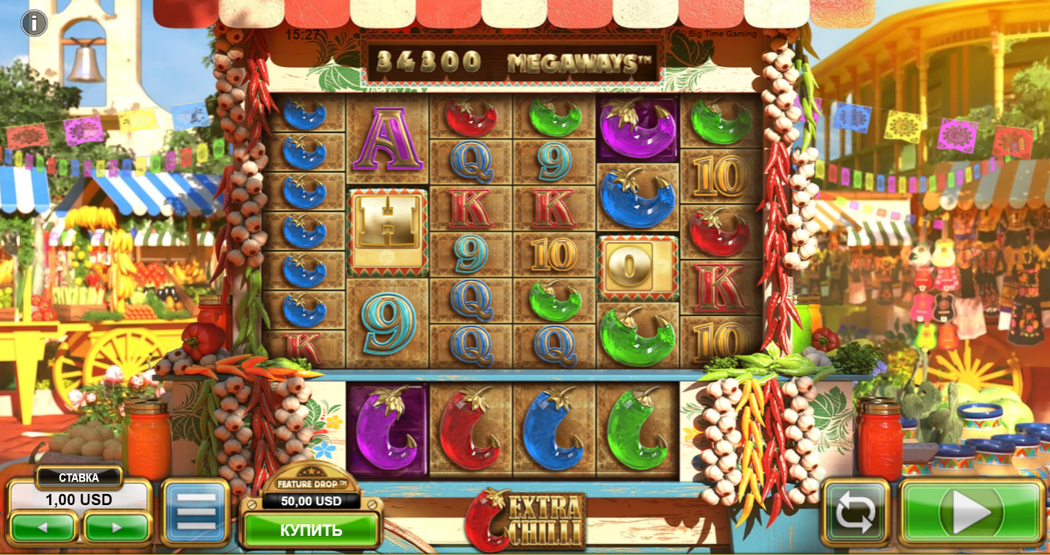
Task: Decrease the bet amount
Action: click(x=42, y=527)
